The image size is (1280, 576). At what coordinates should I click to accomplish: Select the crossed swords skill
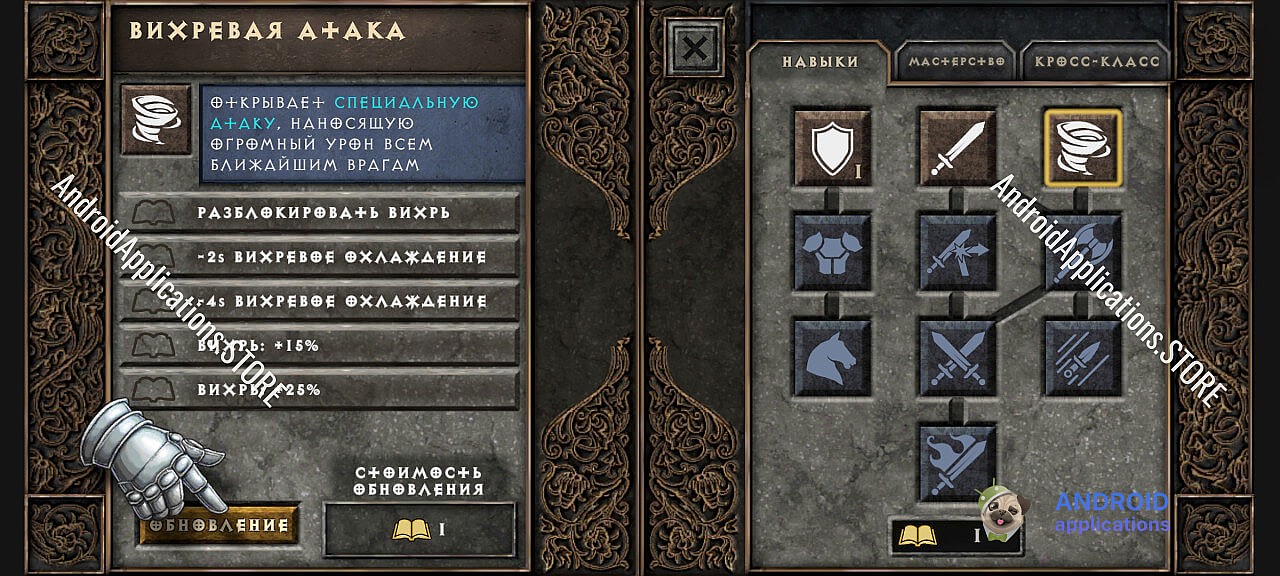coord(957,357)
